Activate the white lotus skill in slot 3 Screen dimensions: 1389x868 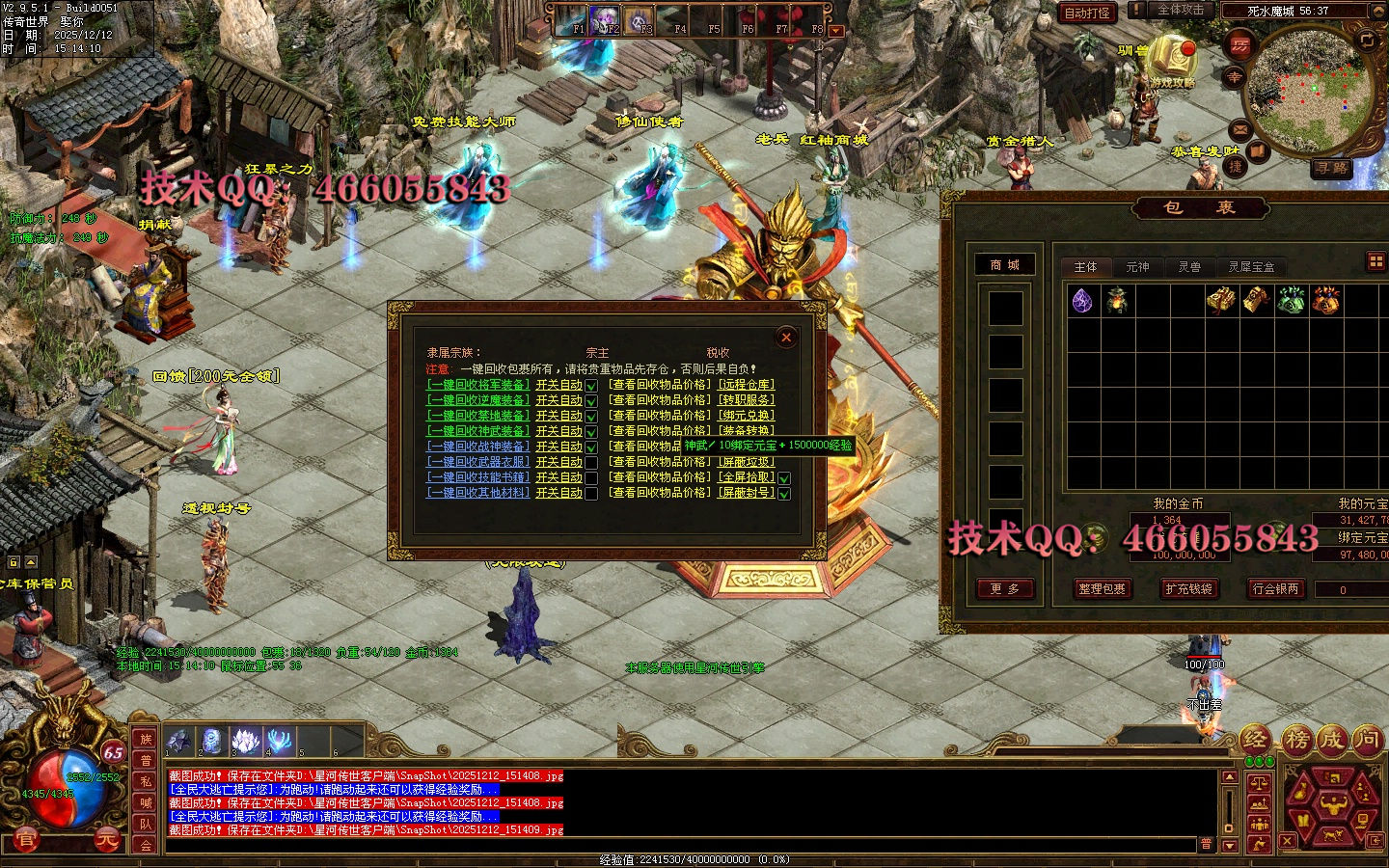[x=246, y=741]
